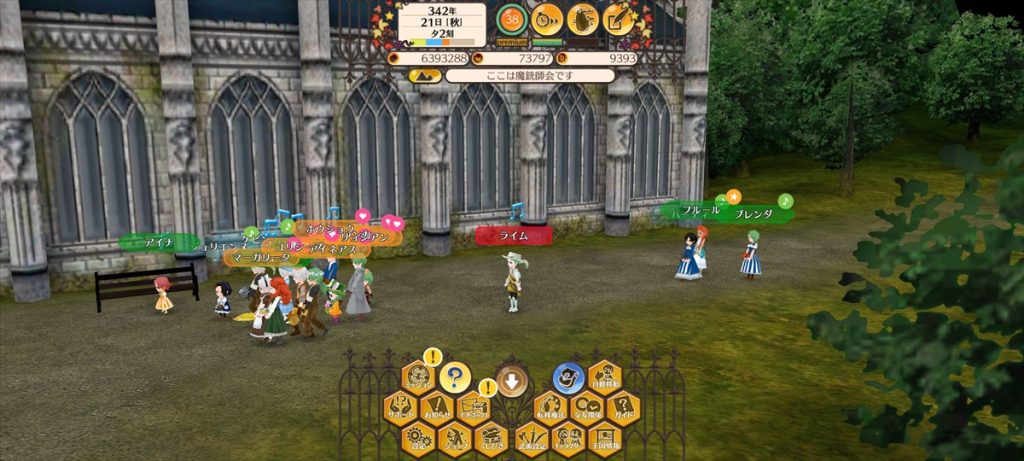The image size is (1024, 461).
Task: Collapse the menu with the down arrow button
Action: click(x=512, y=380)
